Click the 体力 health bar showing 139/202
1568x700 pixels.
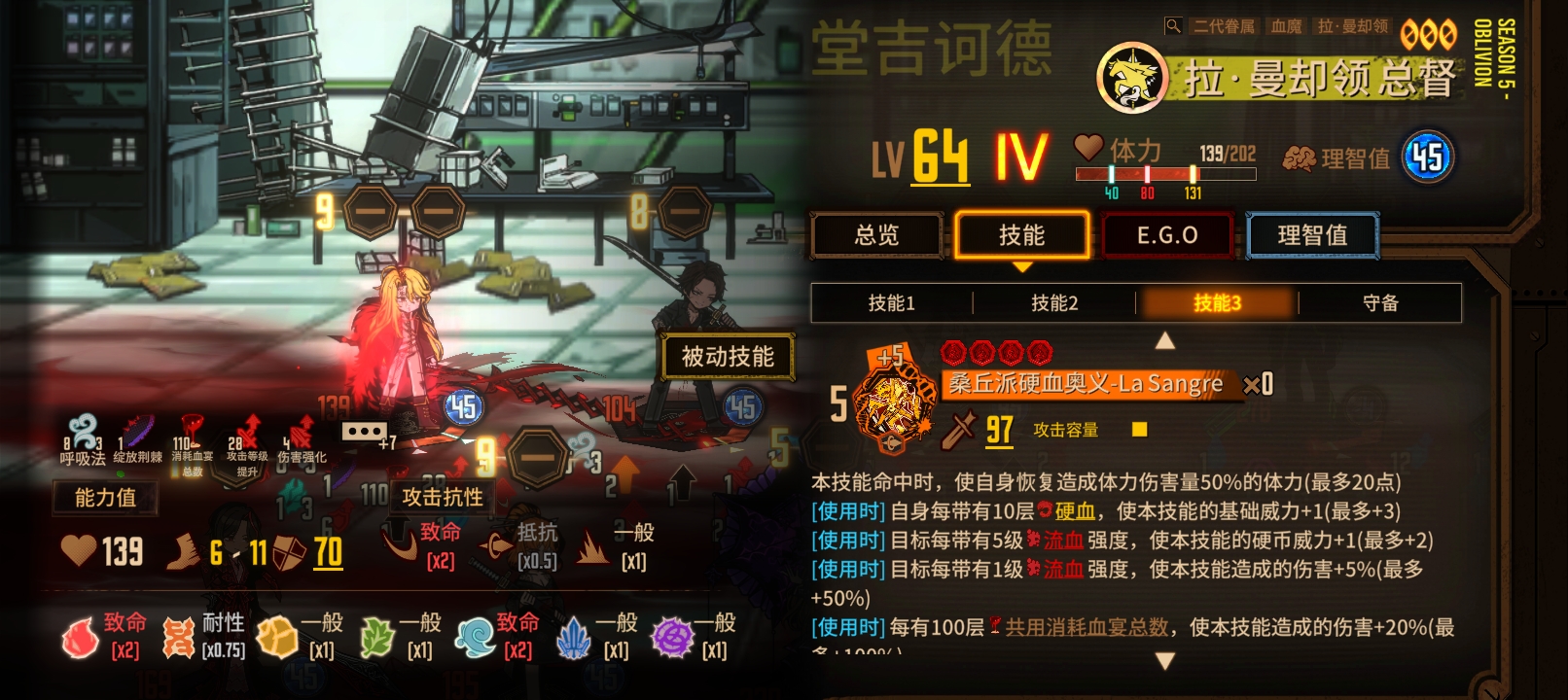(1167, 172)
